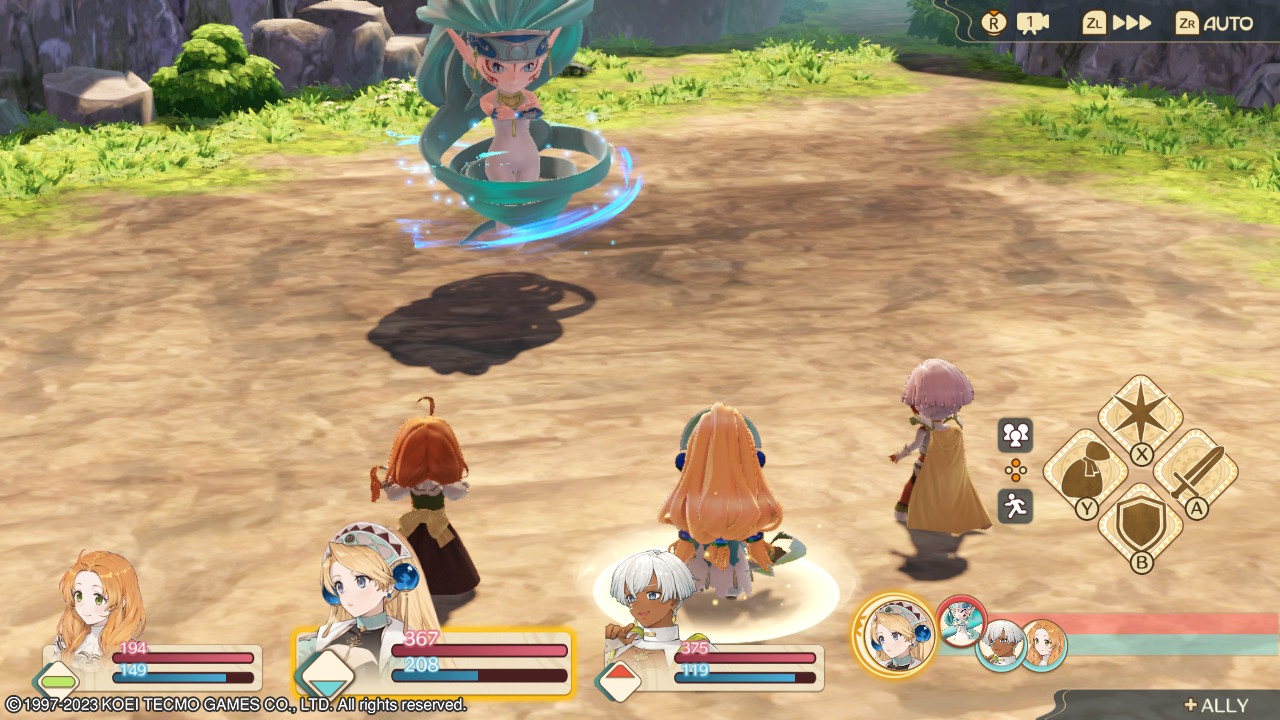
Task: Open the item bag command
Action: coord(1085,471)
